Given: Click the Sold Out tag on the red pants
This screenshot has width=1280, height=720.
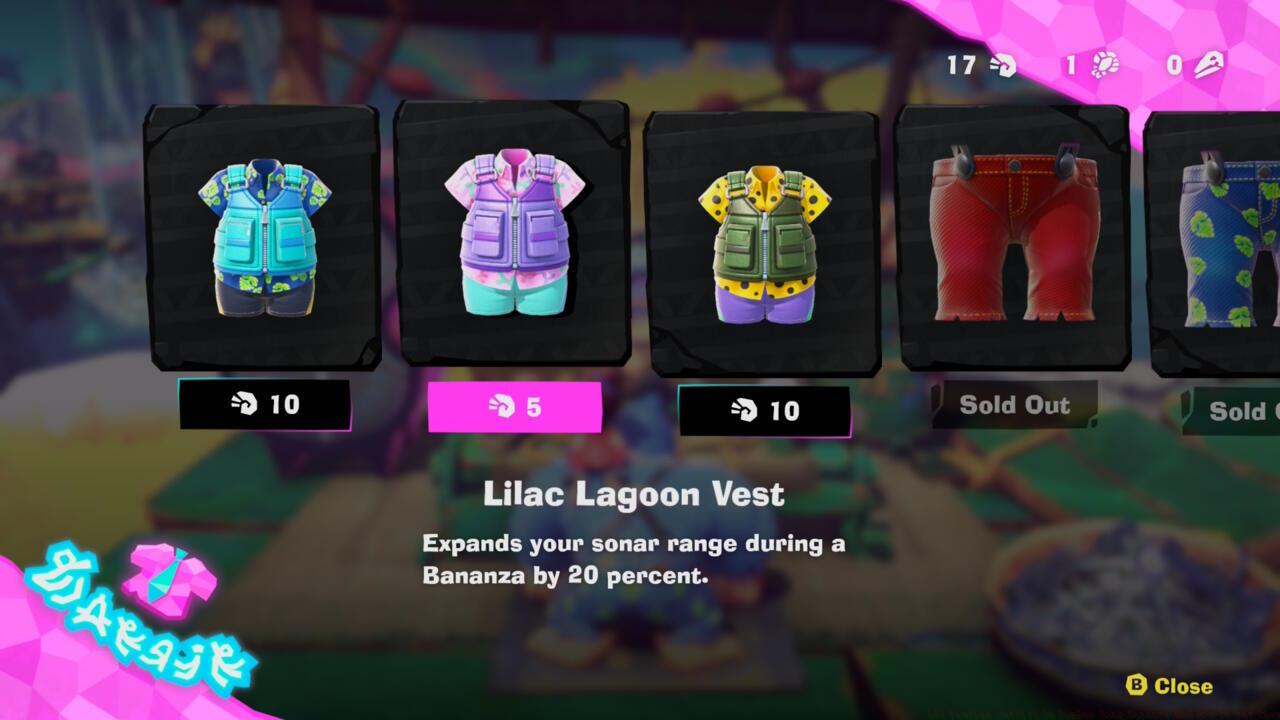Looking at the screenshot, I should point(1014,406).
